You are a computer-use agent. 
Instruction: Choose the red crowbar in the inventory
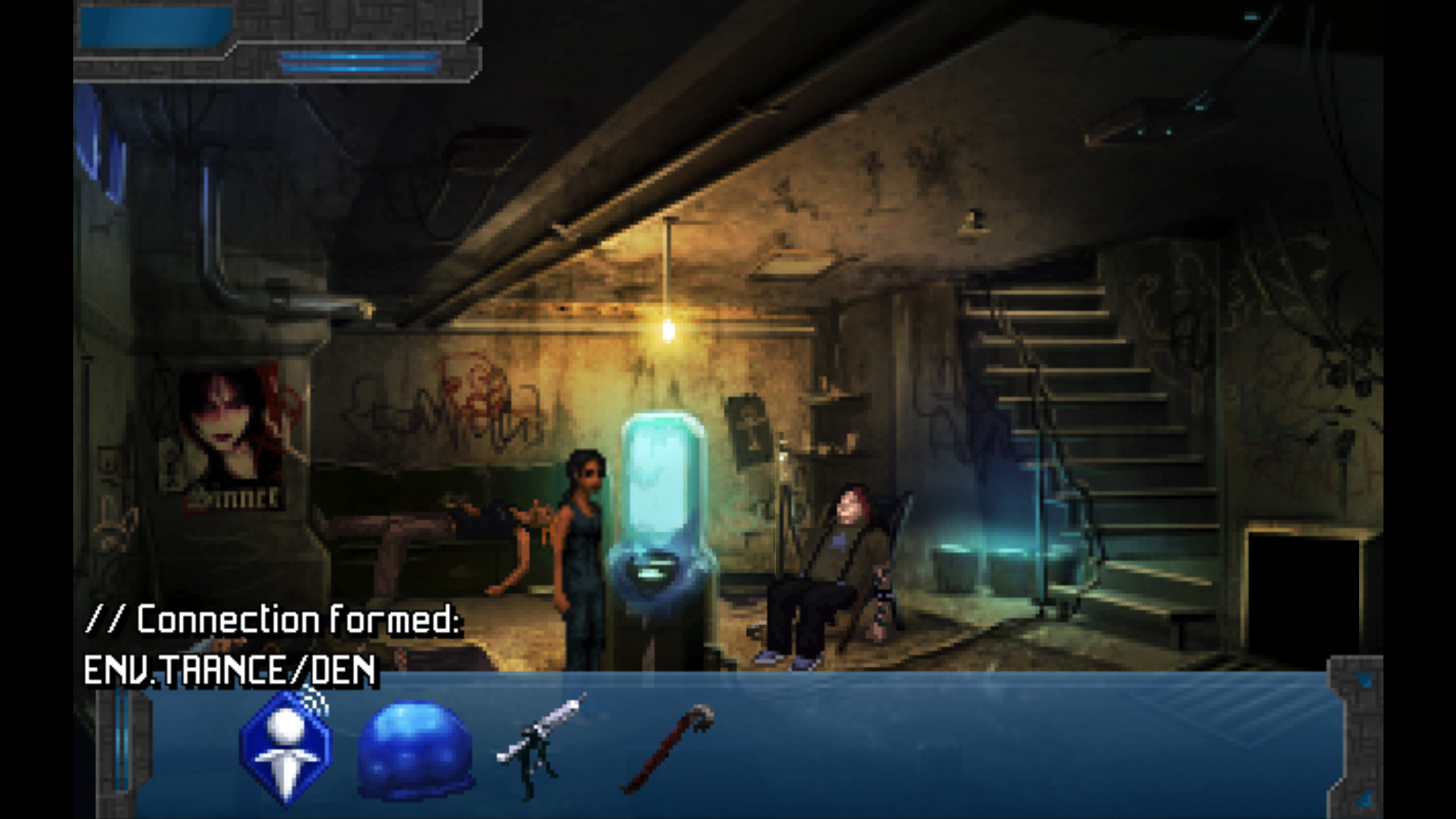pos(668,748)
